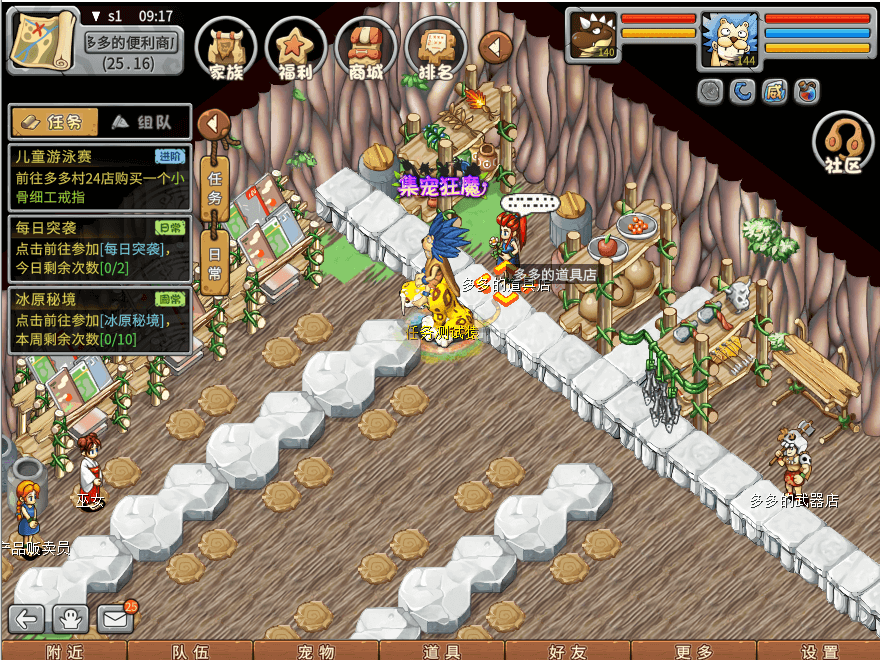Open the 排名 (Ranking) board

436,48
